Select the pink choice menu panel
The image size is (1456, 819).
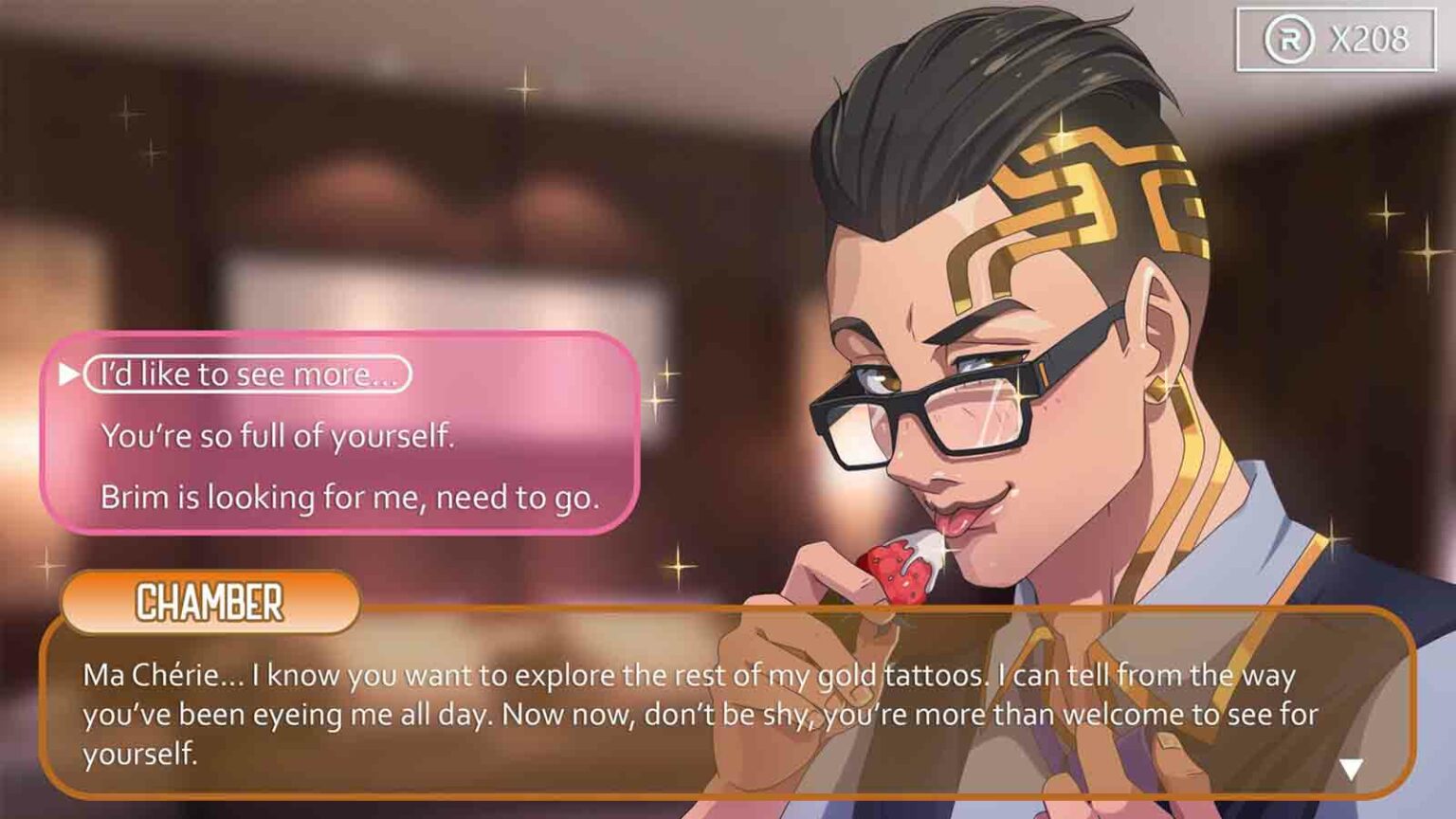341,436
